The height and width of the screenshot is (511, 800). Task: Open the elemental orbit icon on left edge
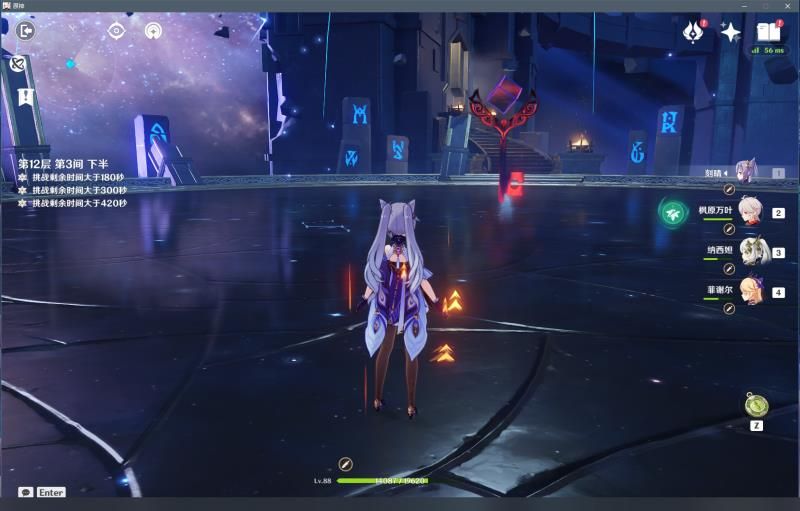[17, 63]
